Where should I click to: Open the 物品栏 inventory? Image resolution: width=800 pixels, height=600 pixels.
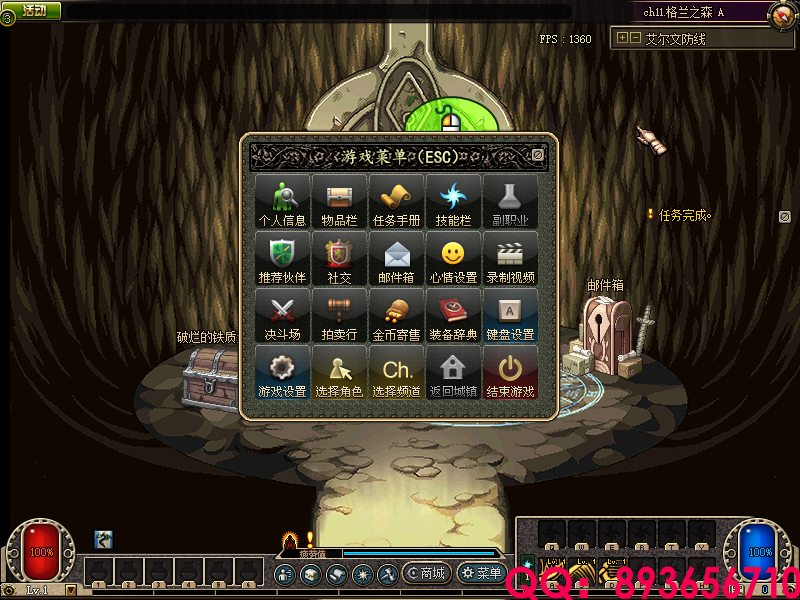click(339, 201)
